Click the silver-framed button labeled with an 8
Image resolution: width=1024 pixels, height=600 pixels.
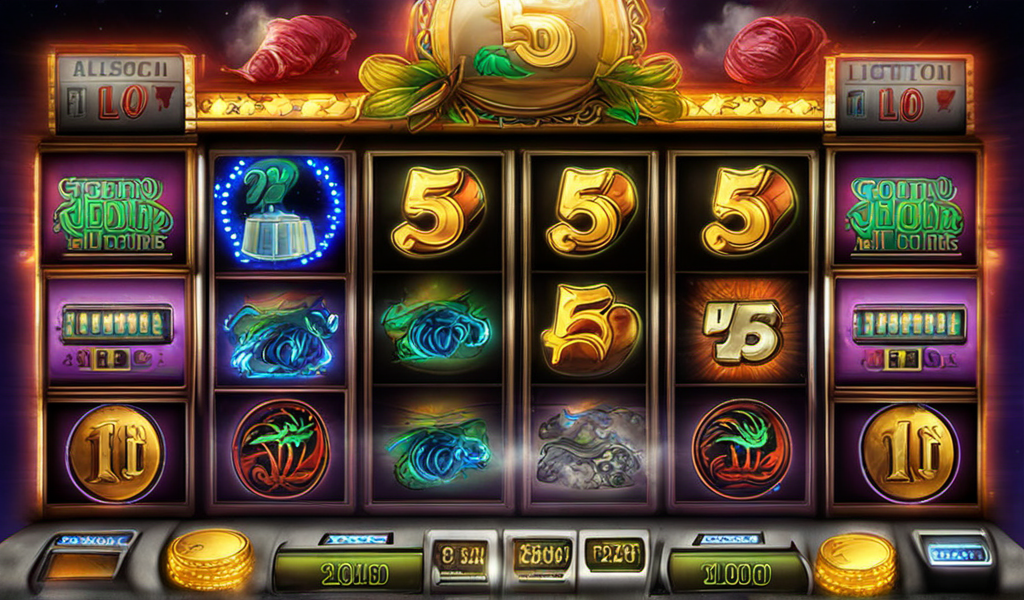pos(458,555)
